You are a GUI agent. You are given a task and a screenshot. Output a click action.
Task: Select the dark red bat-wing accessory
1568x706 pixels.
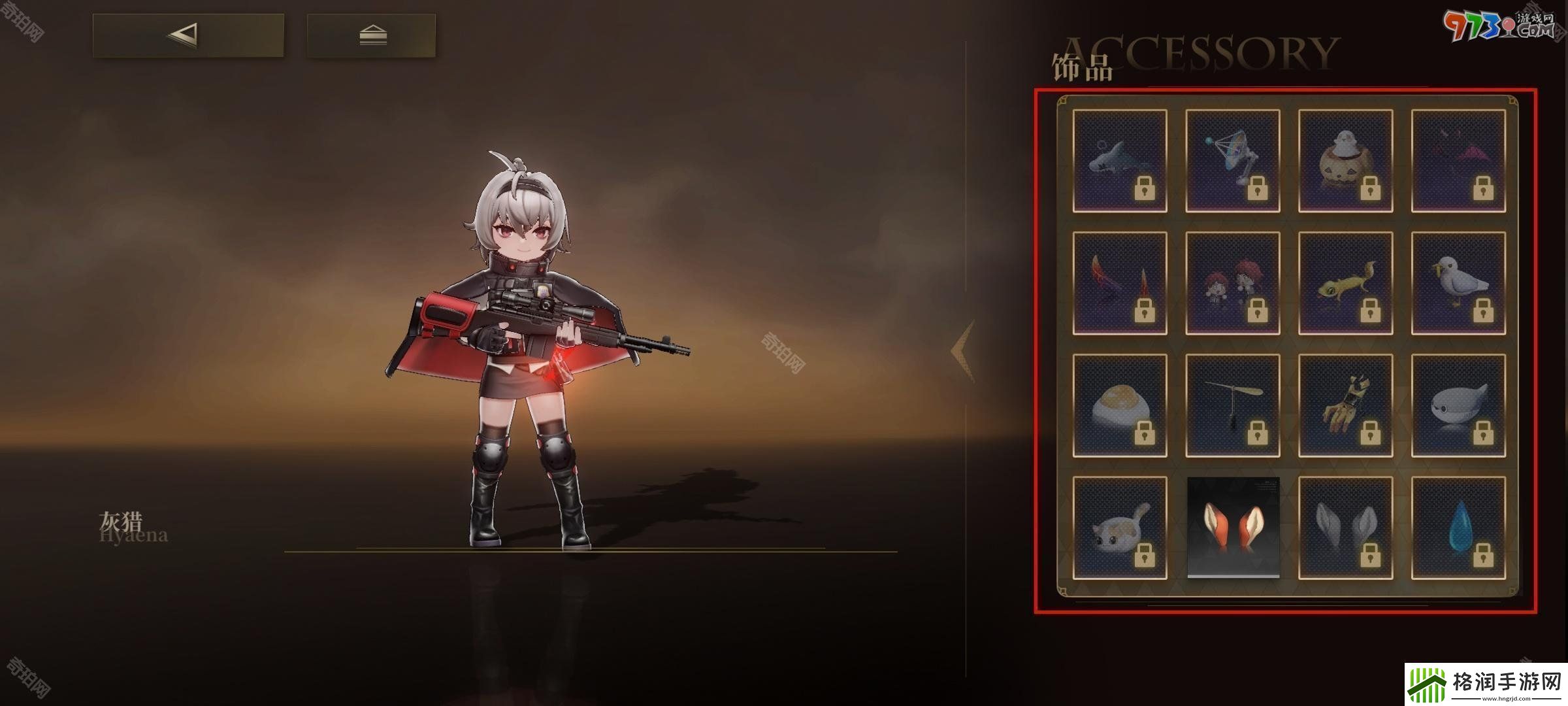coord(1458,161)
